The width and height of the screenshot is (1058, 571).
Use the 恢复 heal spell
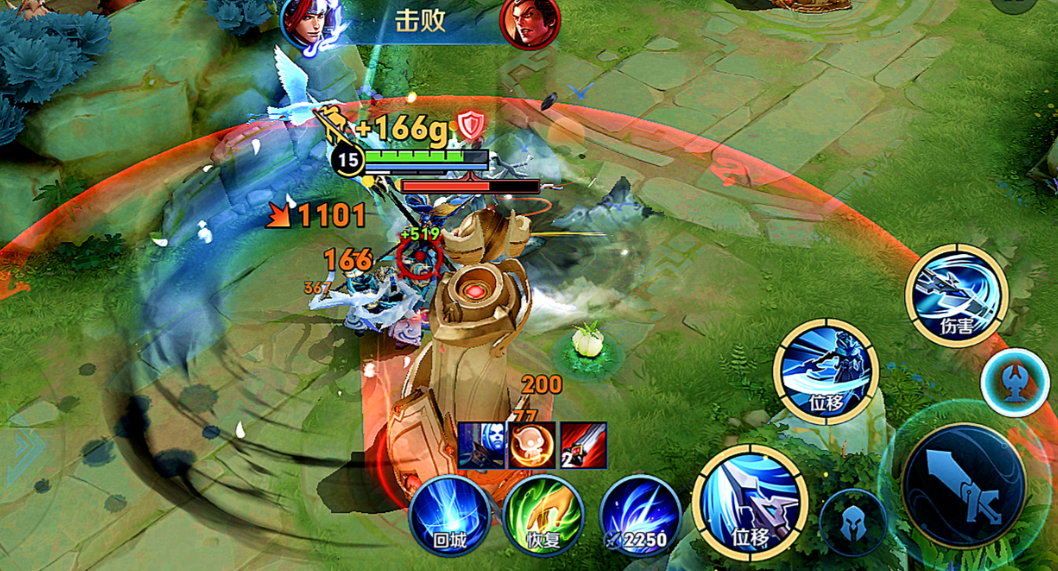(x=543, y=514)
